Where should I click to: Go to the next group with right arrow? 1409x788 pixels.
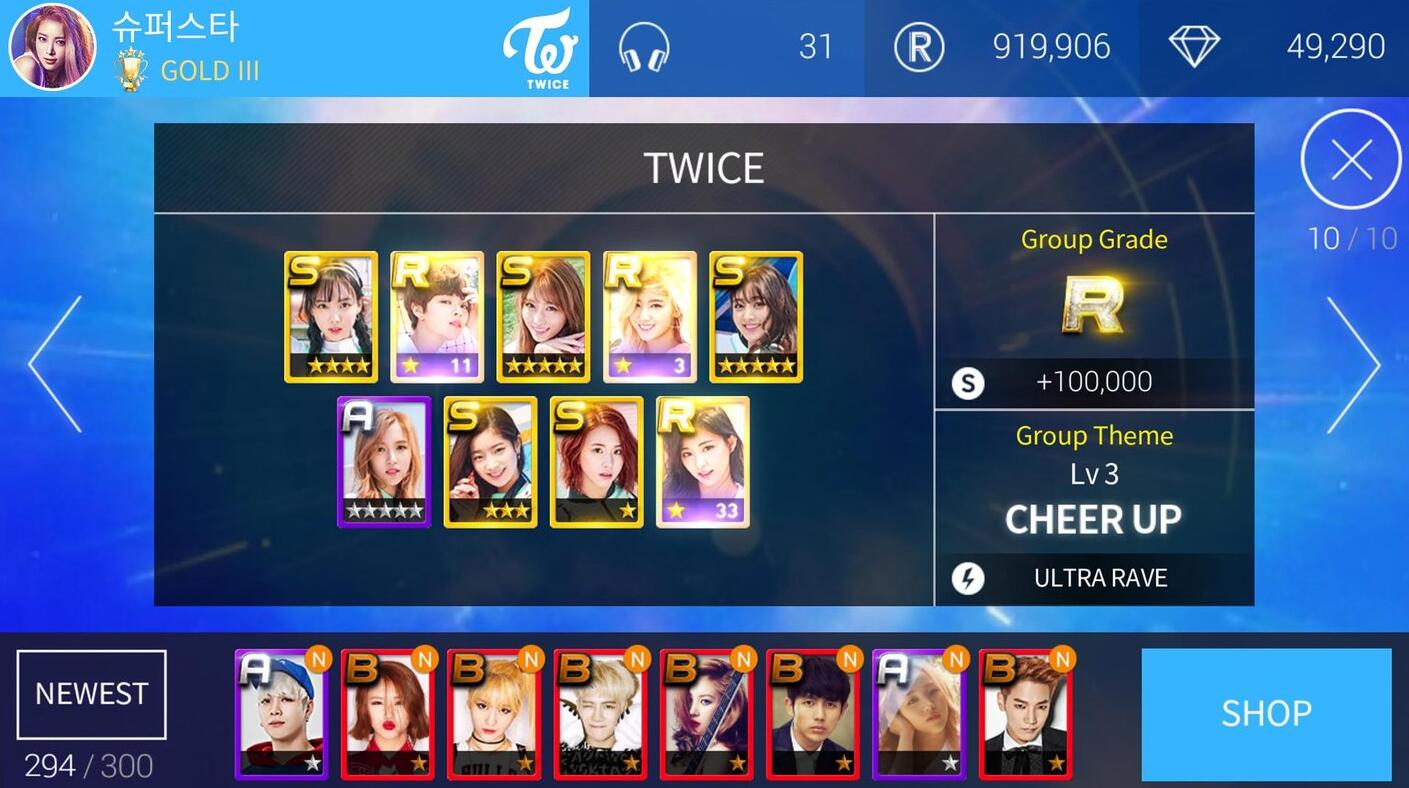click(1353, 364)
